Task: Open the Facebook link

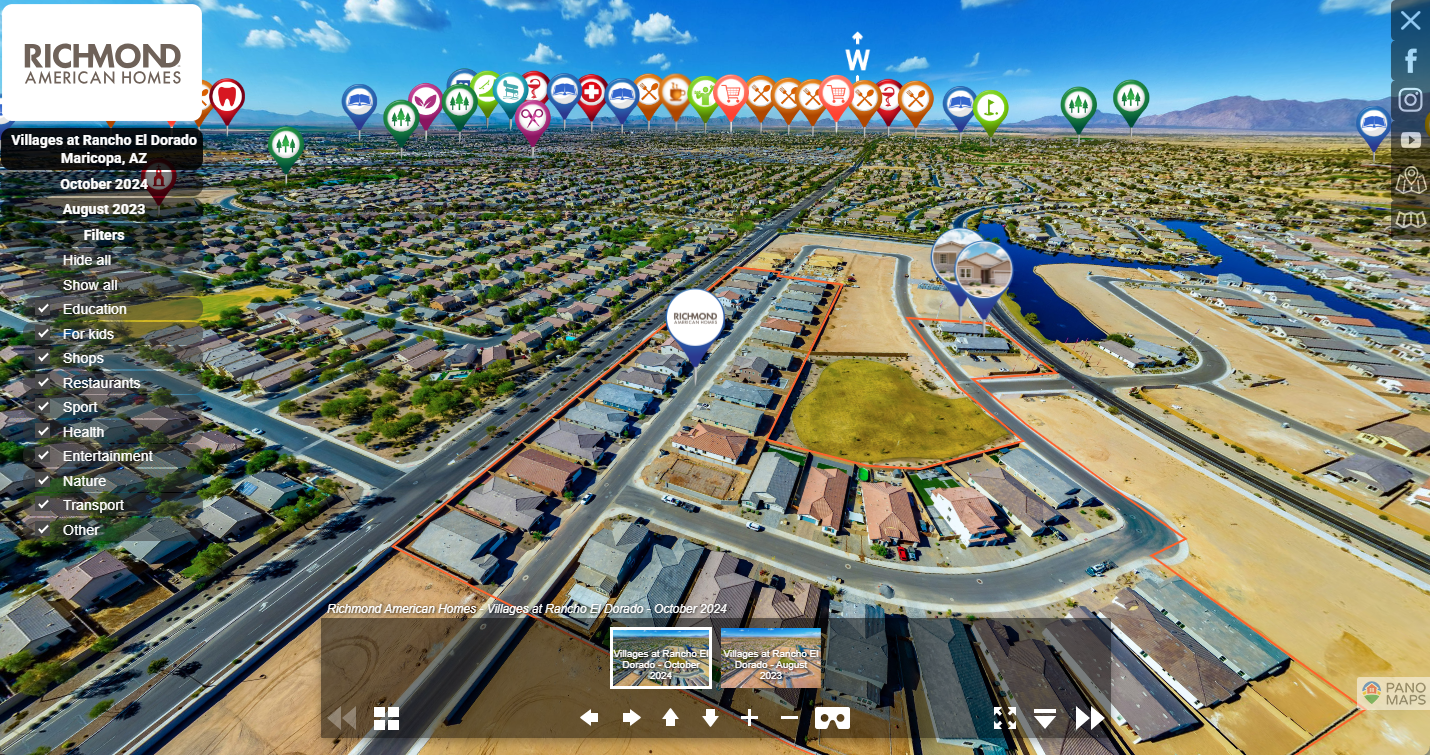Action: (1410, 61)
